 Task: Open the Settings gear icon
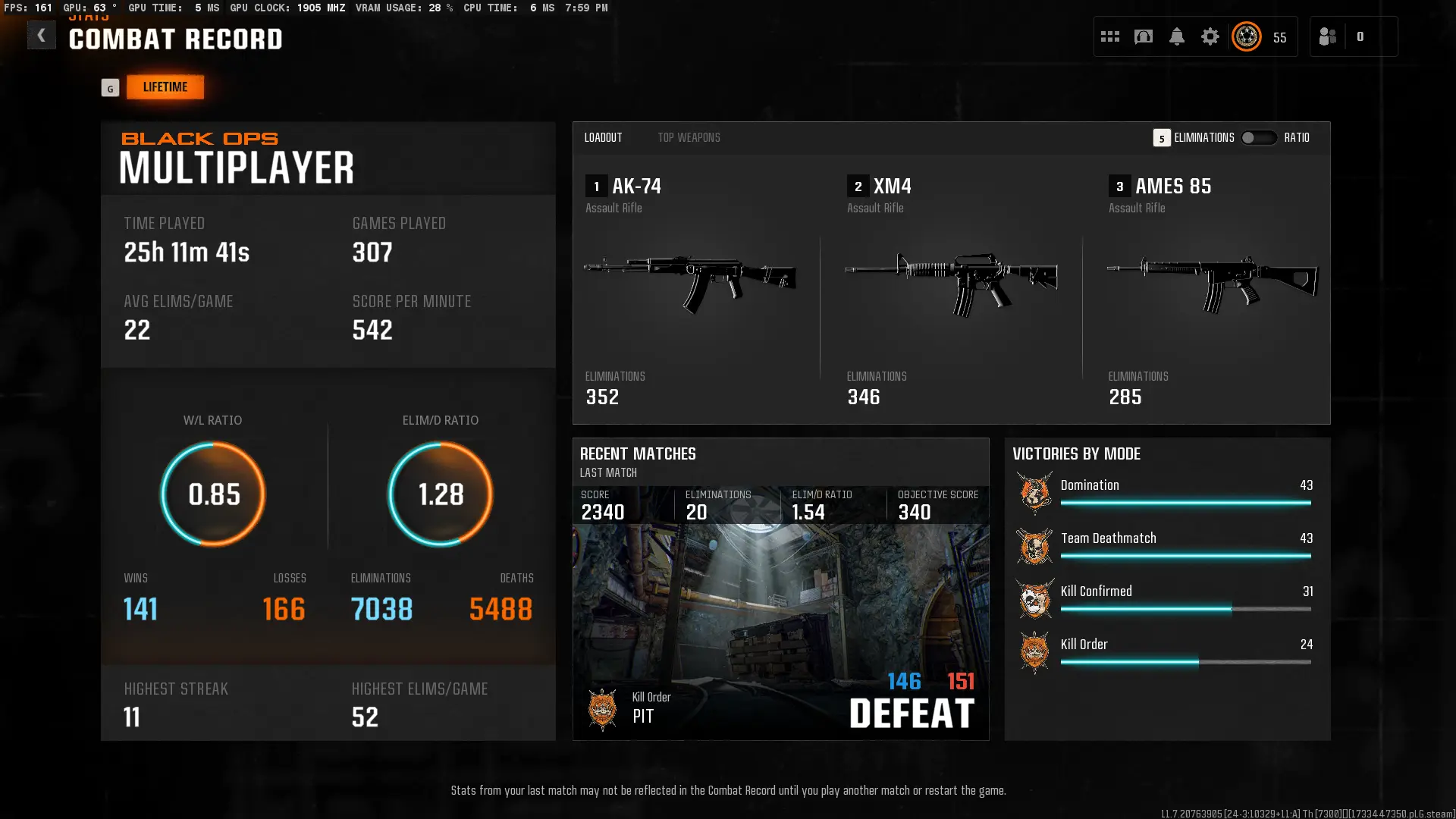[1210, 36]
